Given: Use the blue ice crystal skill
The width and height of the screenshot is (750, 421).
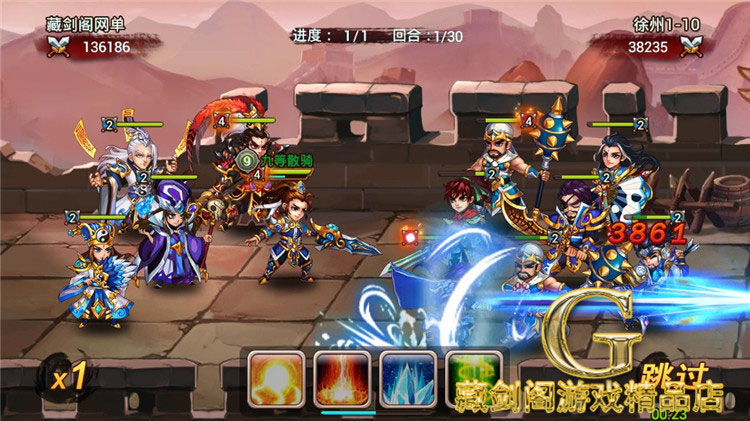Looking at the screenshot, I should click(x=407, y=378).
